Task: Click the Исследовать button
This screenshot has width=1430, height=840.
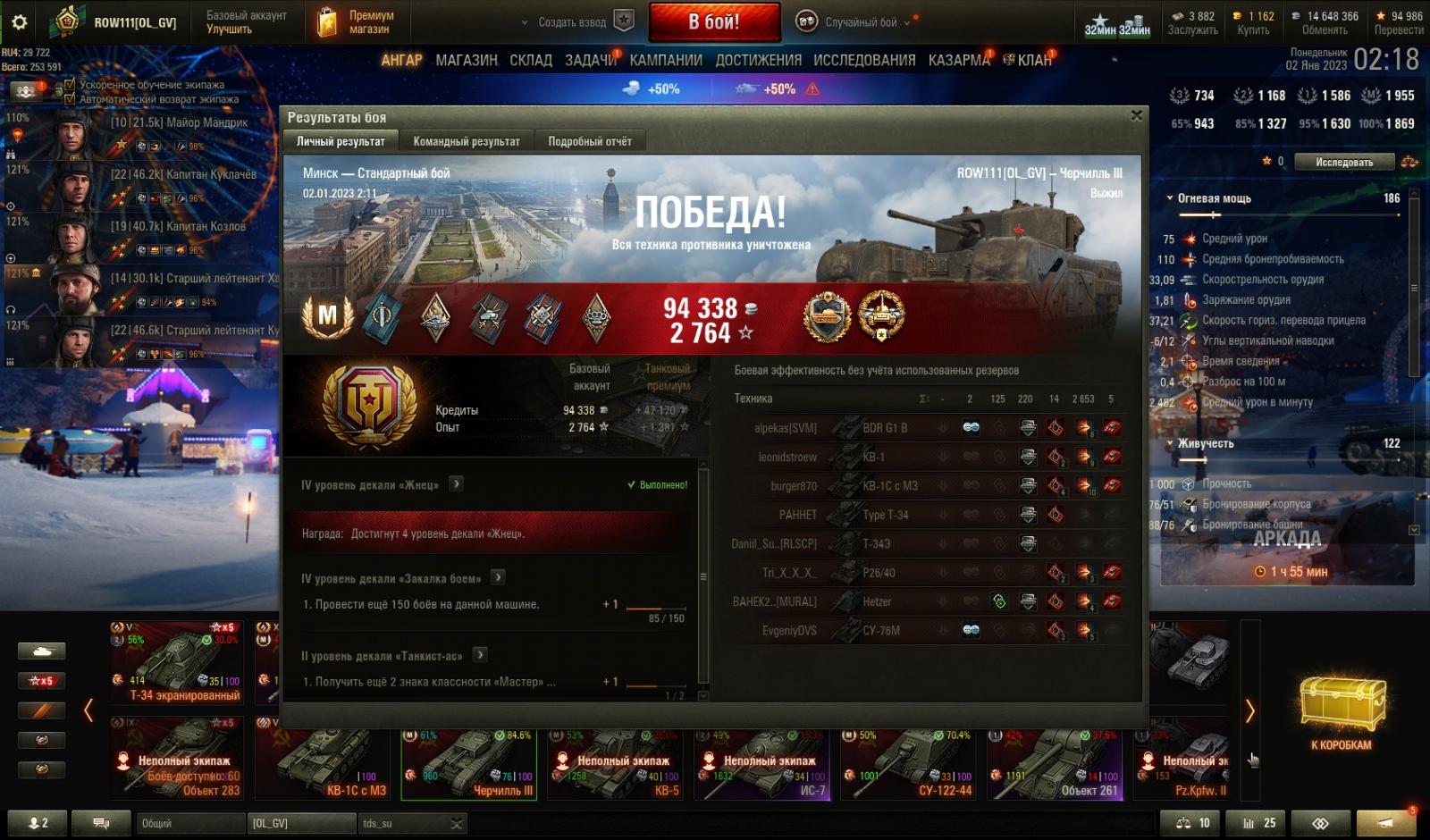Action: point(1343,162)
